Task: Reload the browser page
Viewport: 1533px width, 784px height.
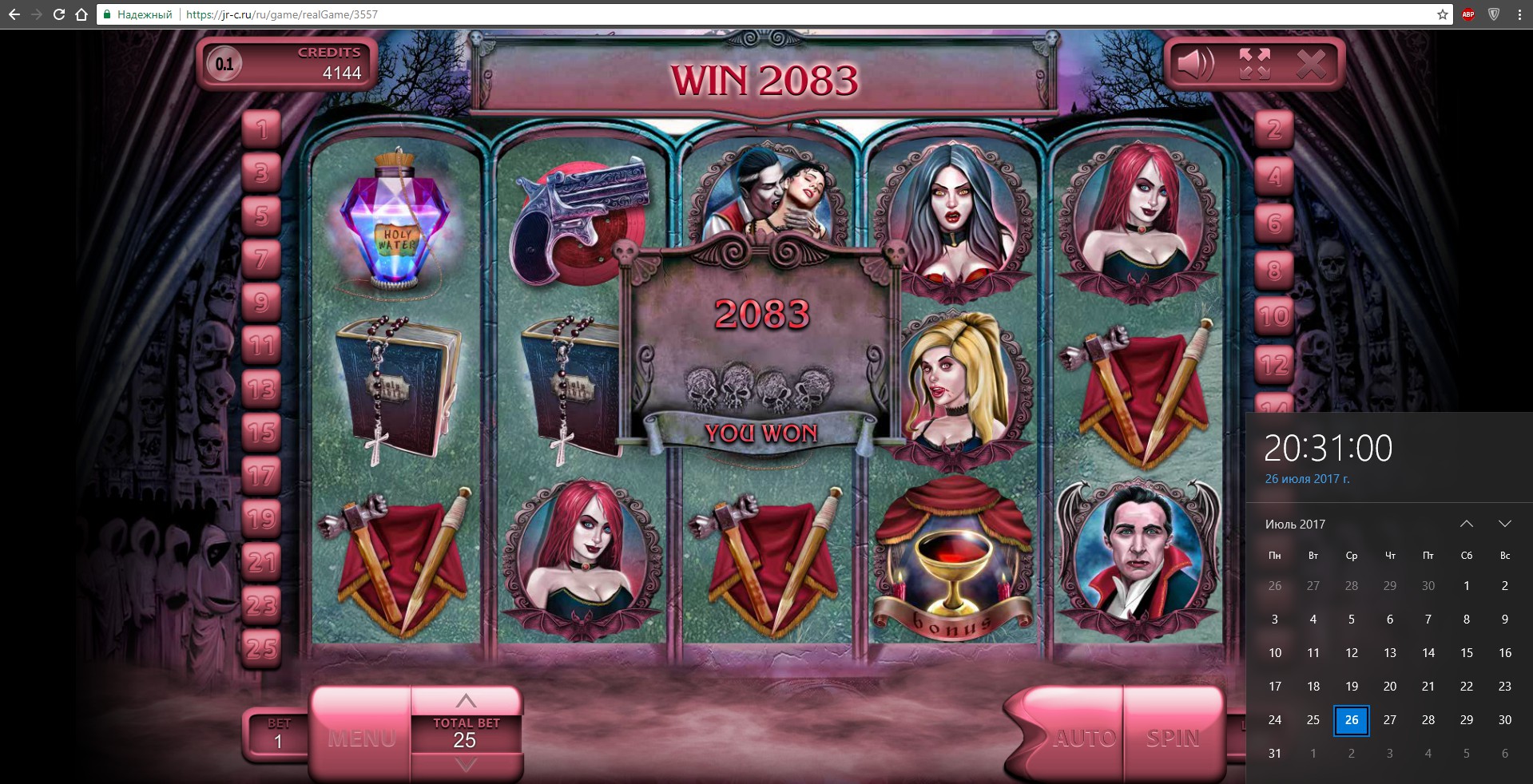Action: click(x=59, y=14)
